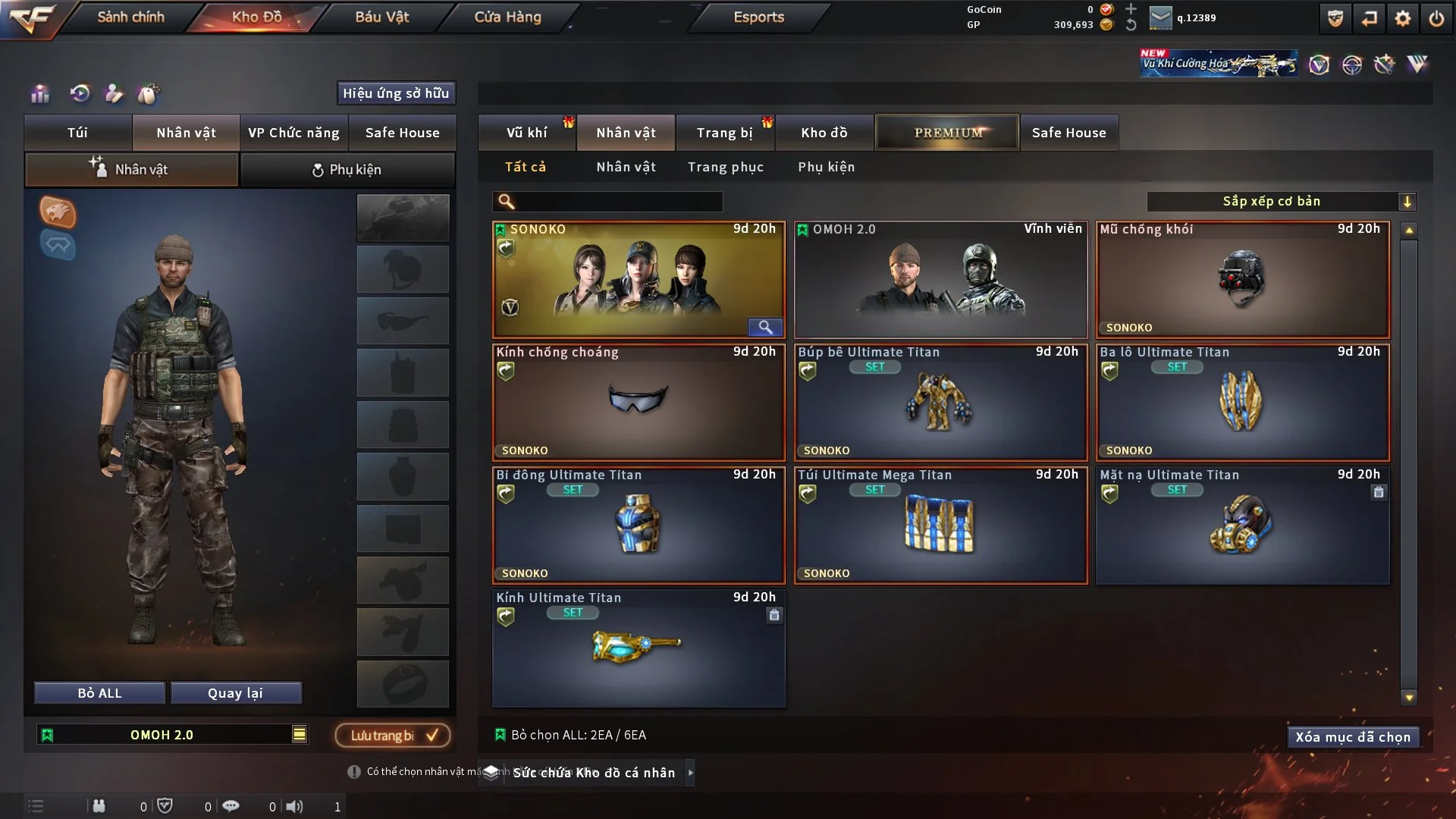The width and height of the screenshot is (1456, 819).
Task: Select the Kính chống choáng goggles item
Action: [639, 402]
